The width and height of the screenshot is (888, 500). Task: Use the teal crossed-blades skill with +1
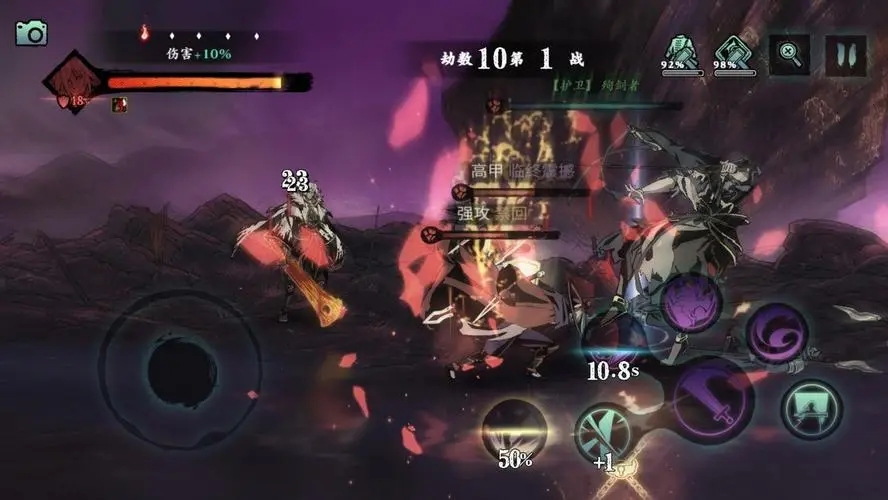tap(603, 433)
